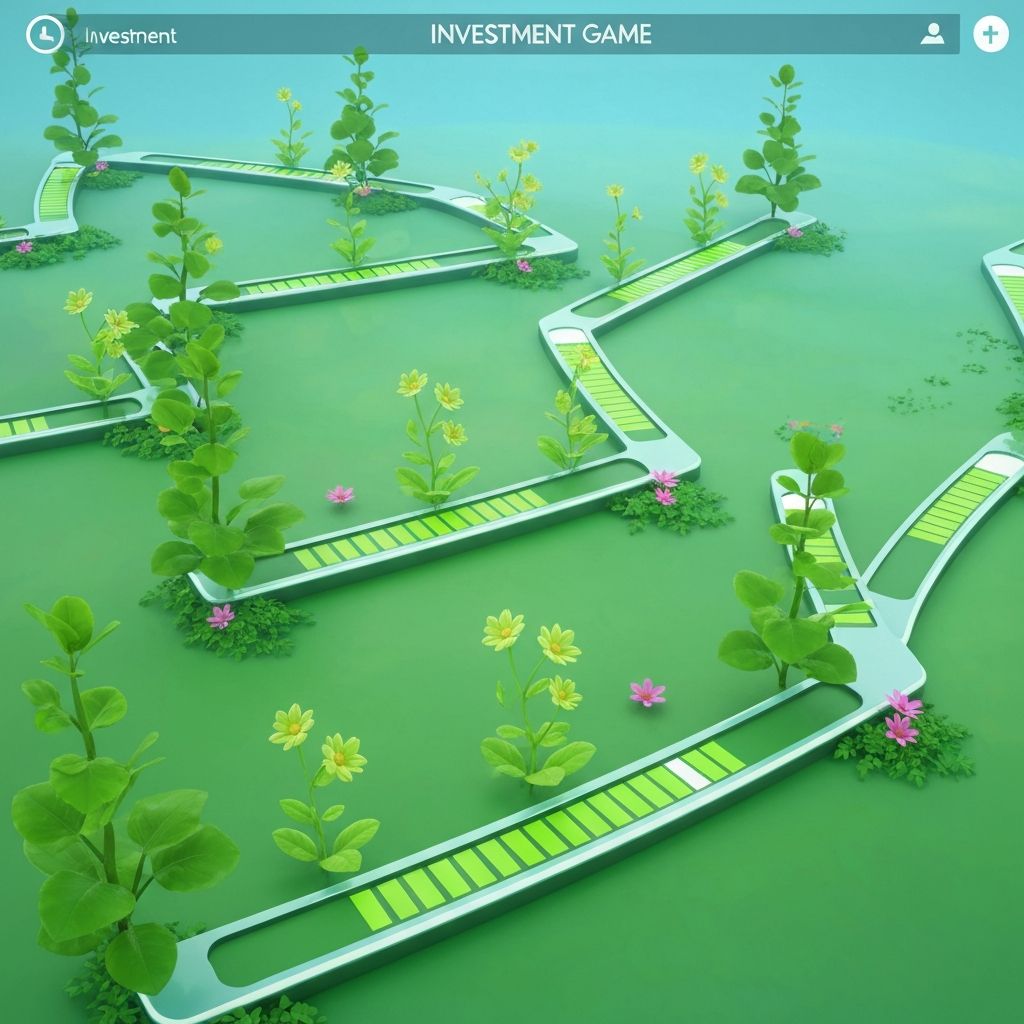Viewport: 1024px width, 1024px height.
Task: Open the player profile icon
Action: [932, 35]
